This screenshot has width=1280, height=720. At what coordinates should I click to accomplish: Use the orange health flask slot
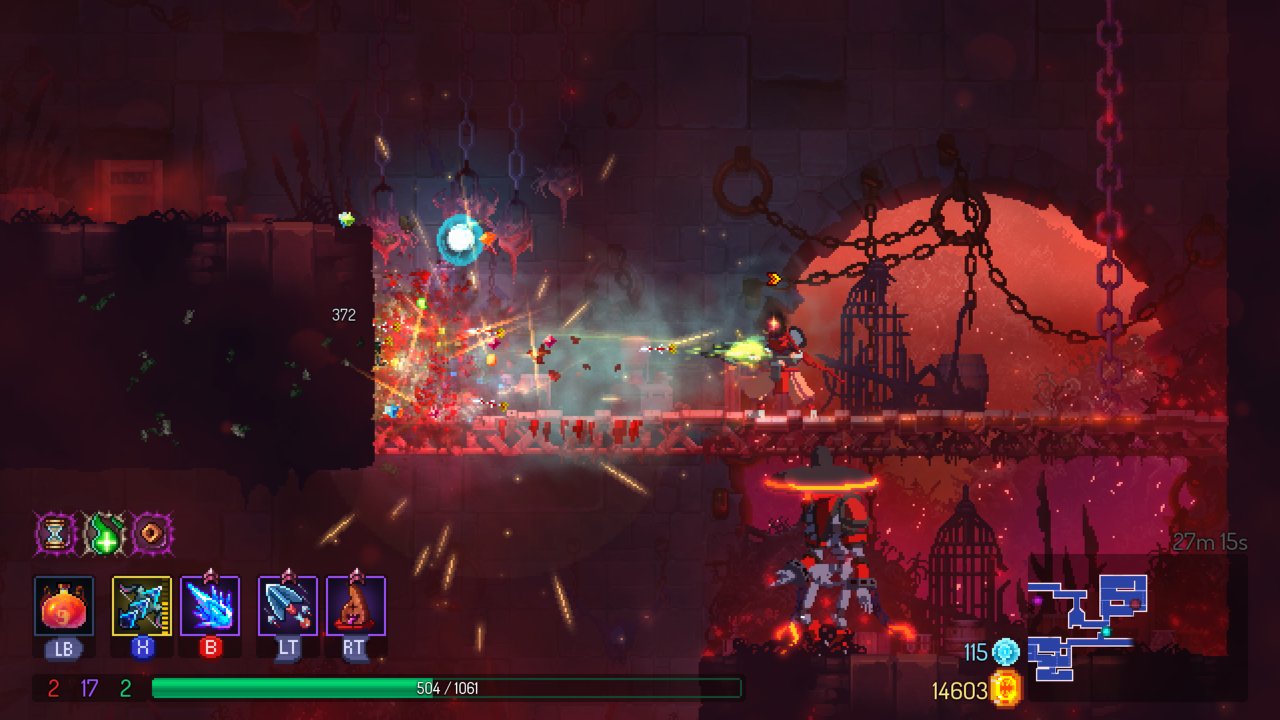tap(64, 606)
